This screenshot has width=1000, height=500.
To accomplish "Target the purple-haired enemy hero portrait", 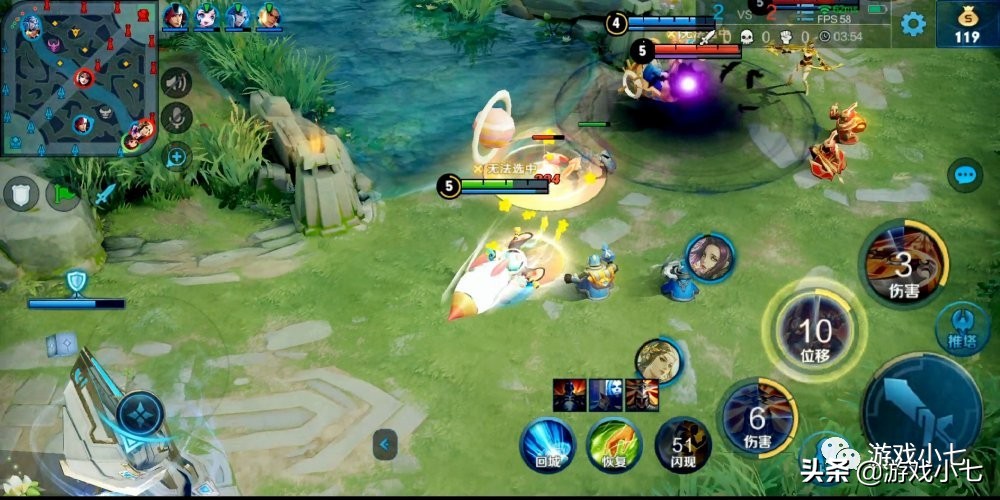I will tap(710, 257).
